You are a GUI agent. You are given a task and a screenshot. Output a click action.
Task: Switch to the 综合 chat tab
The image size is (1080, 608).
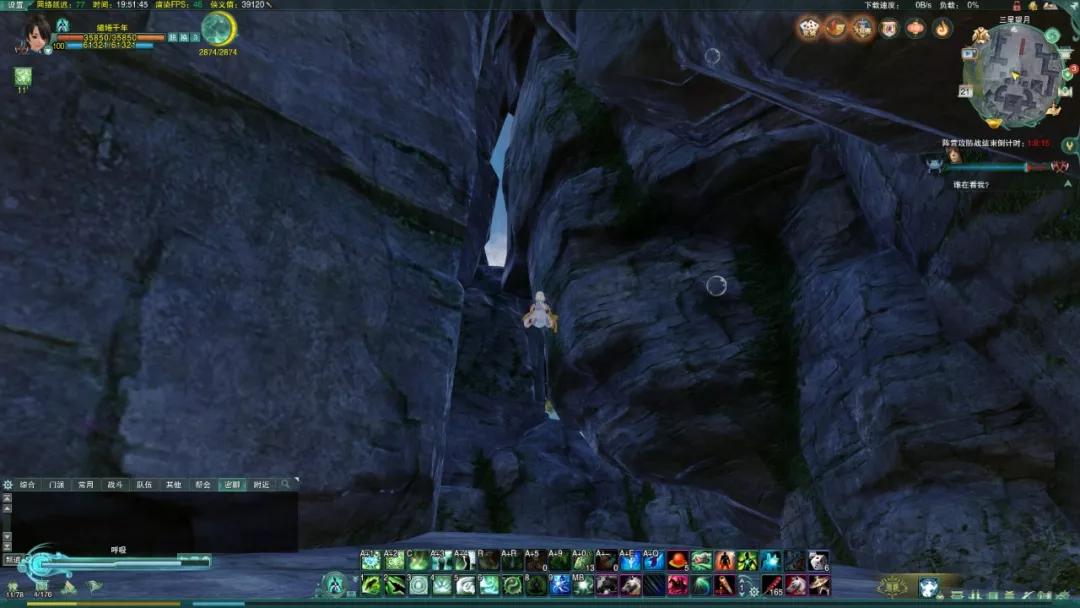click(x=28, y=485)
